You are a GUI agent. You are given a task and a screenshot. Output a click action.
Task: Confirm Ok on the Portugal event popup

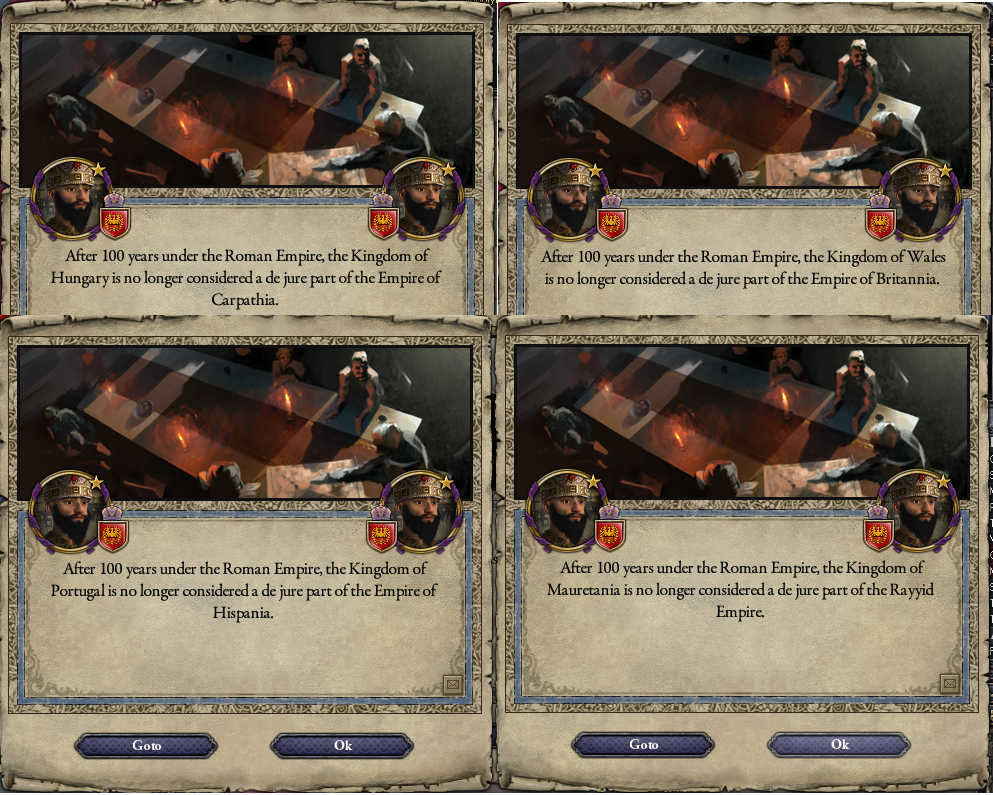[x=342, y=746]
